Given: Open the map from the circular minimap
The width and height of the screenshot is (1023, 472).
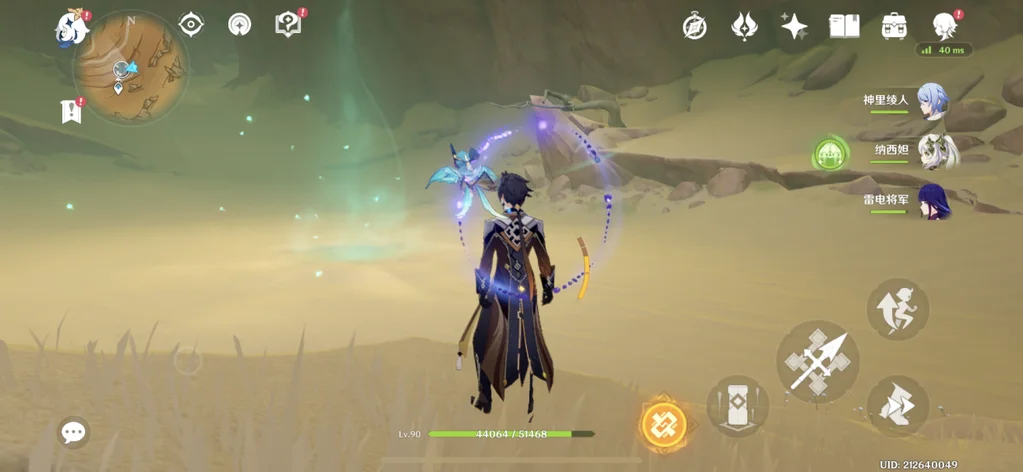Looking at the screenshot, I should coord(130,67).
